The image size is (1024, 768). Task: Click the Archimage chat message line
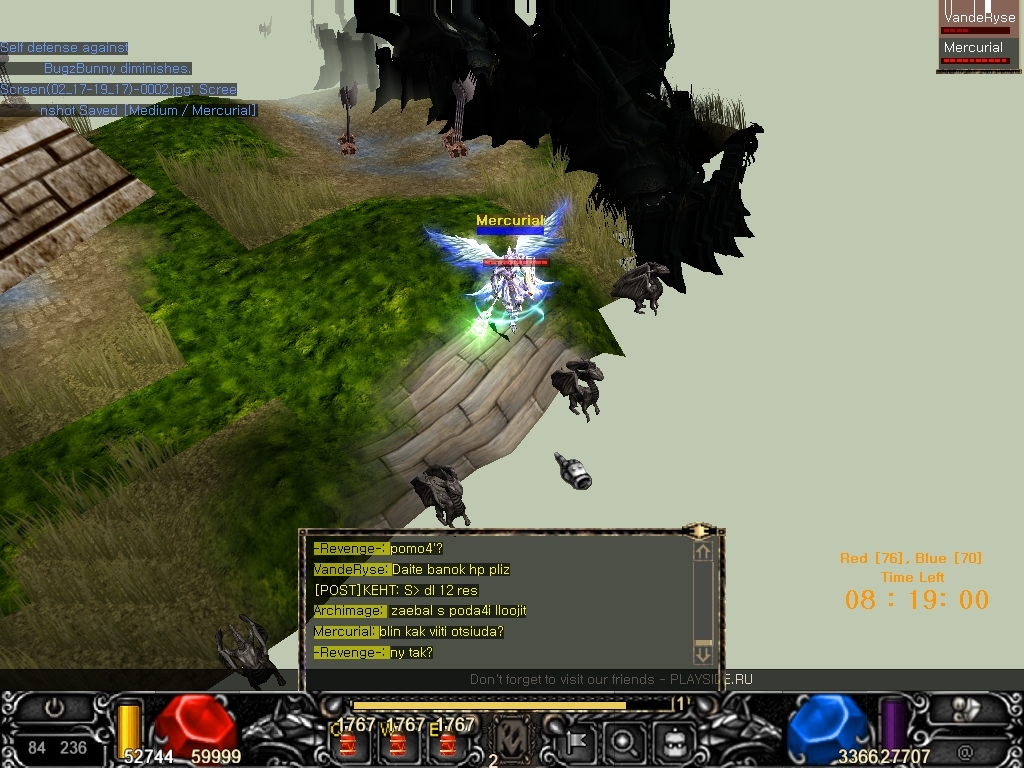[x=420, y=611]
